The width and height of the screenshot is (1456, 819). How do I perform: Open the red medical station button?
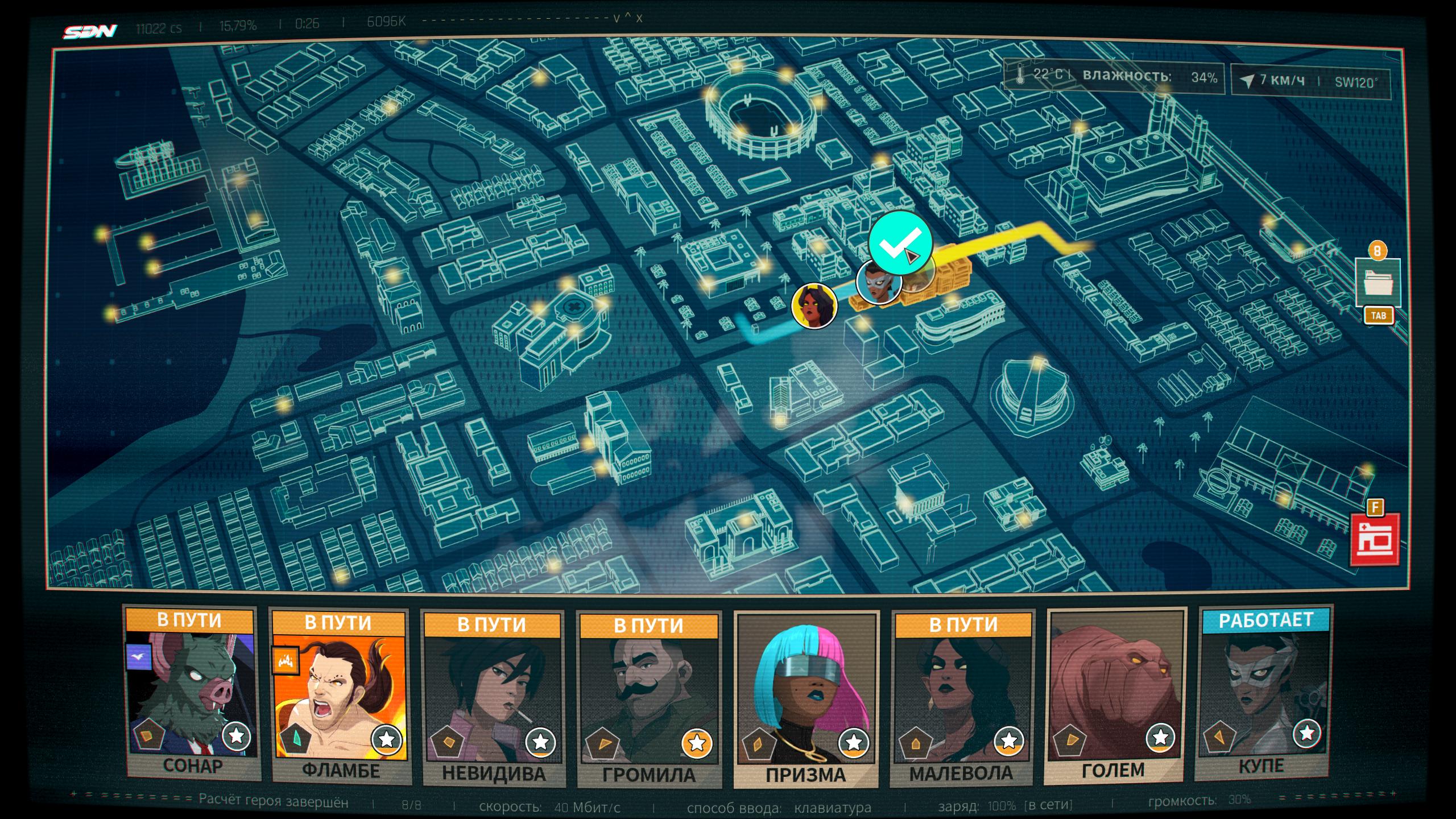point(1375,539)
